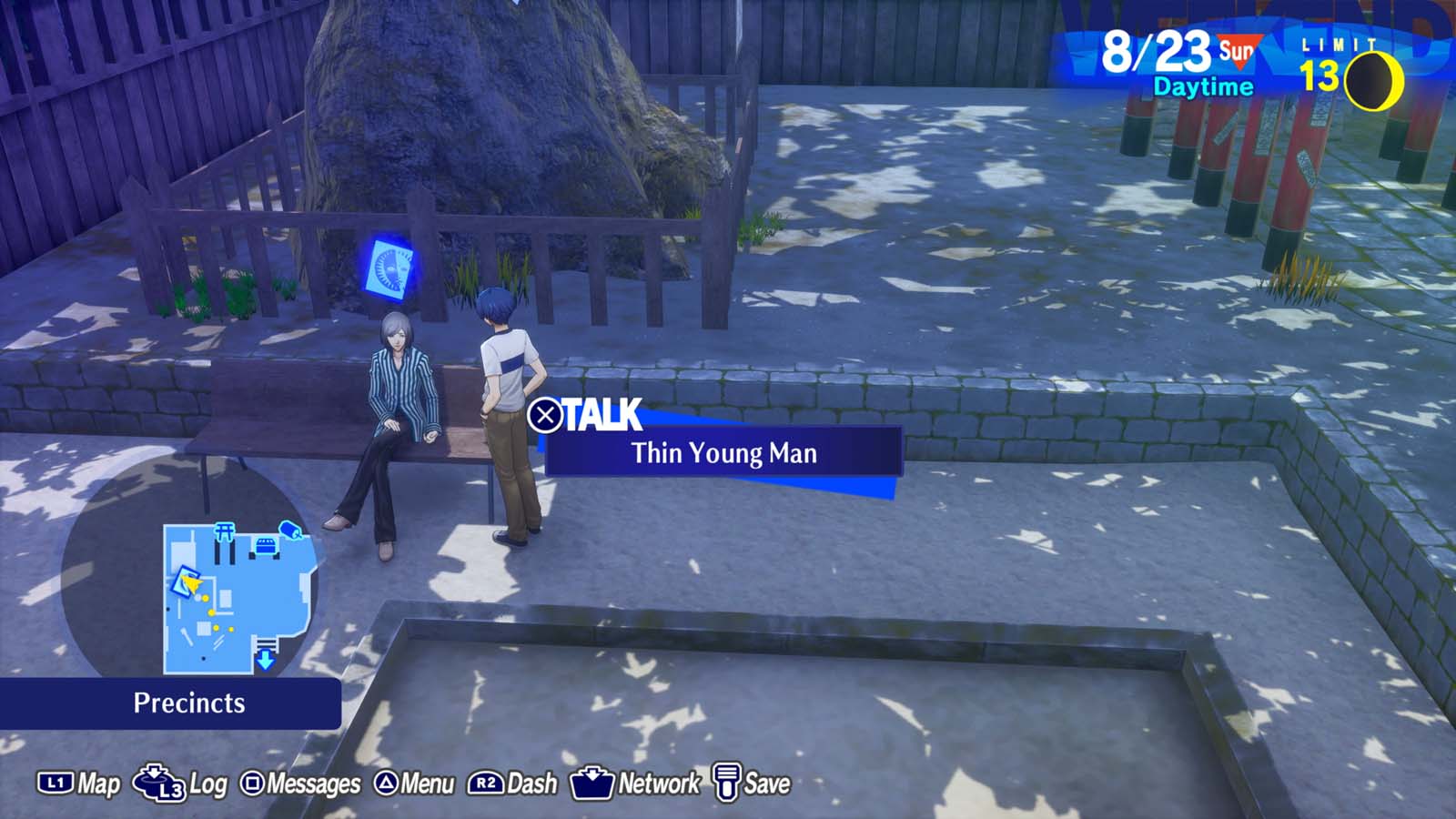1456x819 pixels.
Task: Open the Menu via the Triangle icon
Action: tap(387, 781)
